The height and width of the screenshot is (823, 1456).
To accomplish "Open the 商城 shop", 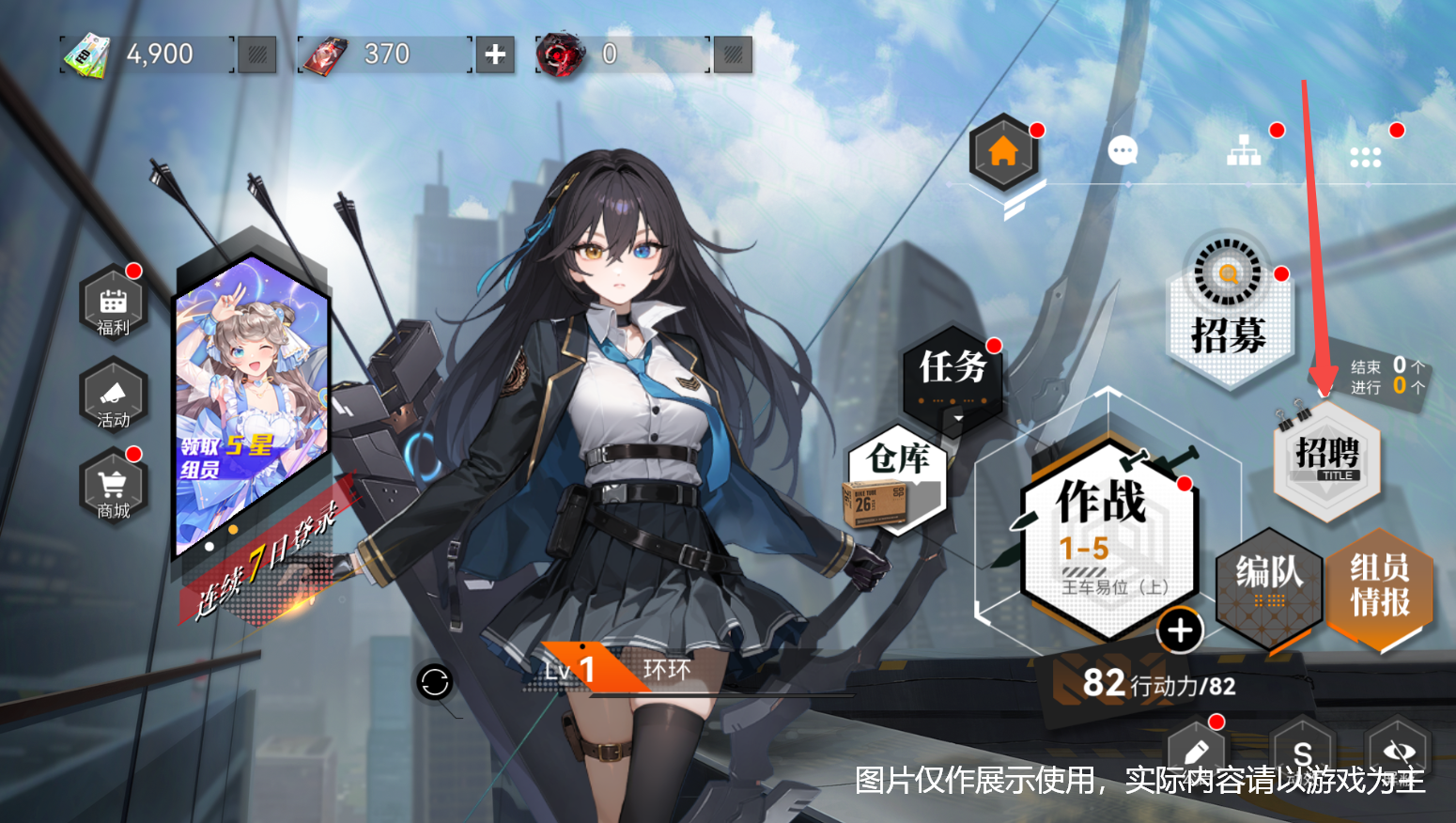I will point(113,487).
